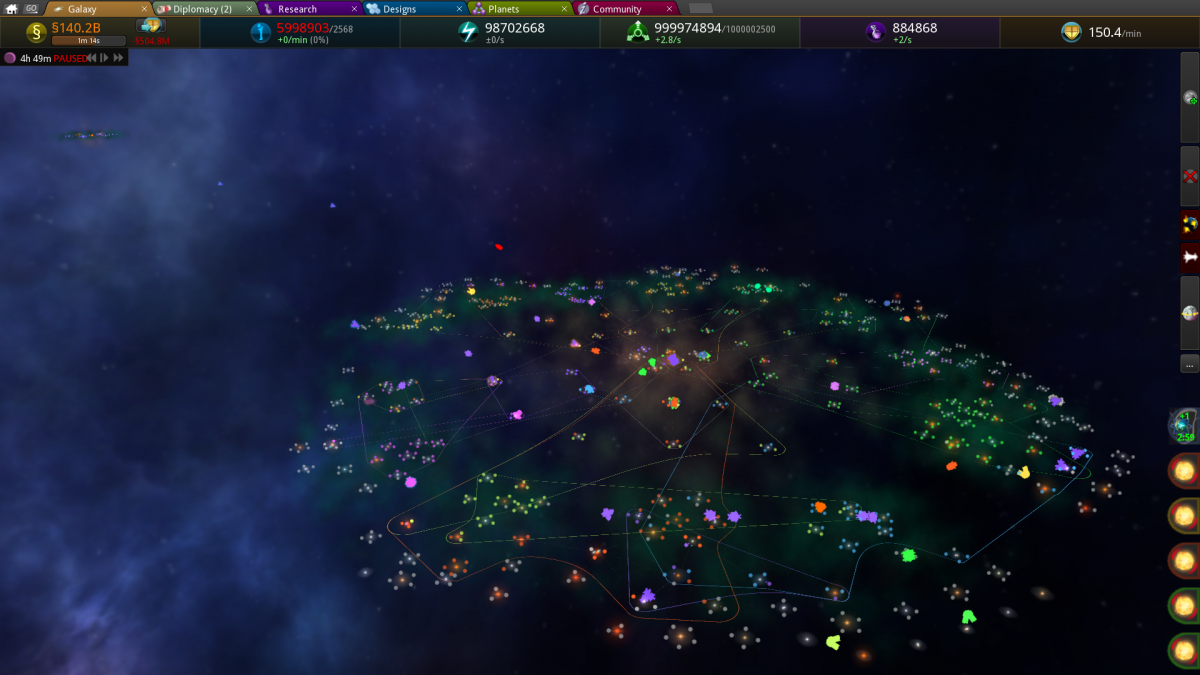
Task: Click the red X planet icon
Action: [1189, 176]
